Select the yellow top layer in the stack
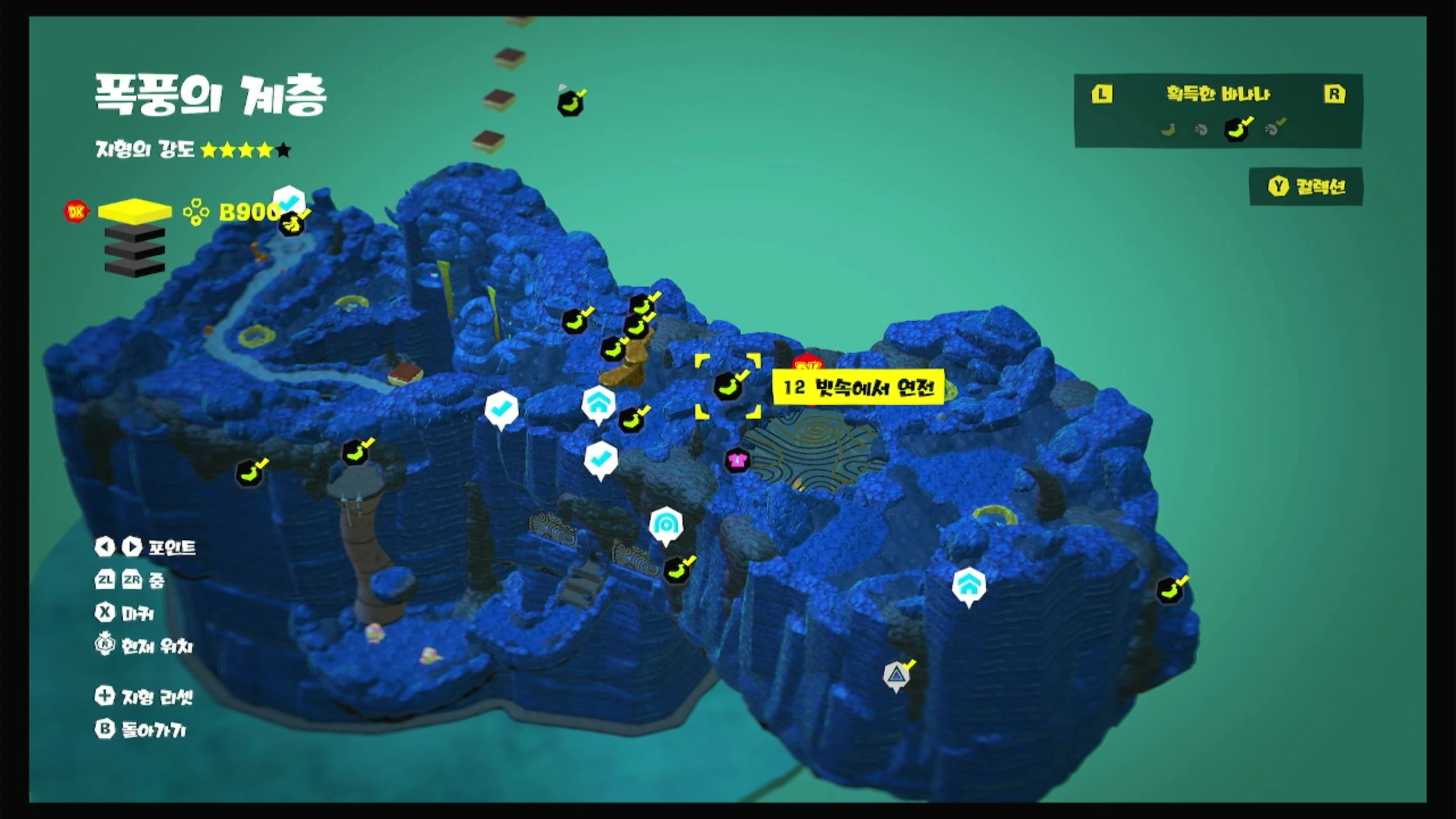1456x819 pixels. [x=135, y=211]
